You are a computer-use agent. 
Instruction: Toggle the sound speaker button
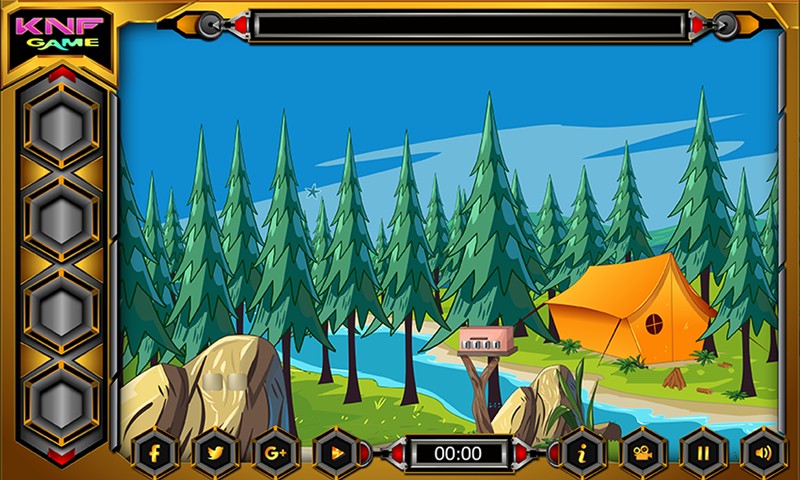(763, 453)
